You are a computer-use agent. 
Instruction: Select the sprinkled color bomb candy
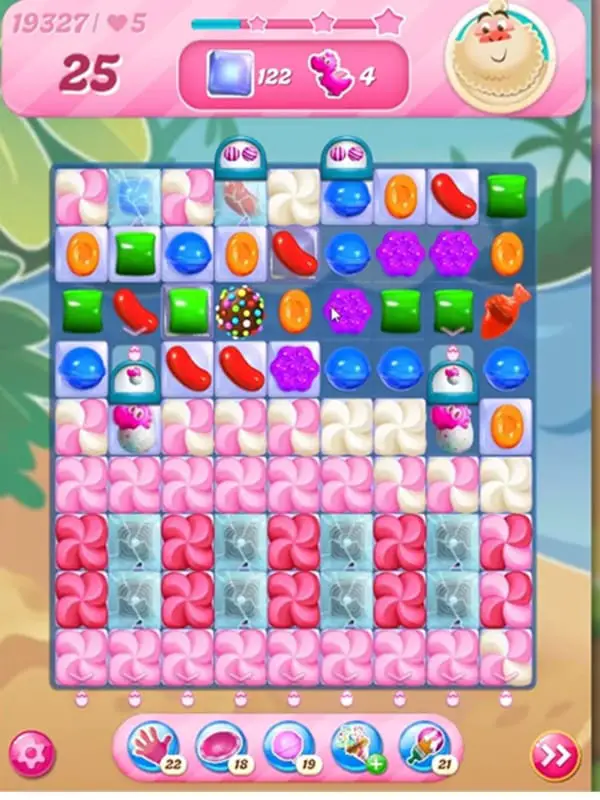click(x=240, y=310)
